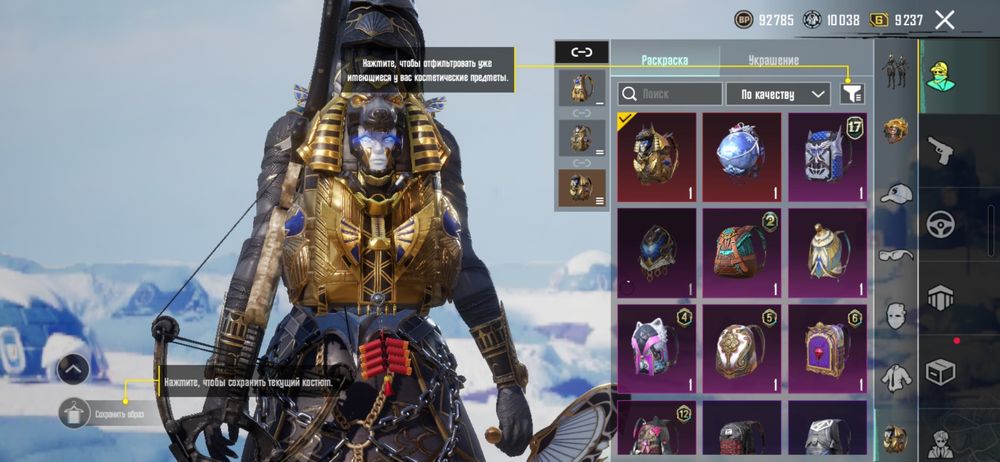Switch to the Украшение tab
Screen dimensions: 1000x462
click(x=774, y=60)
